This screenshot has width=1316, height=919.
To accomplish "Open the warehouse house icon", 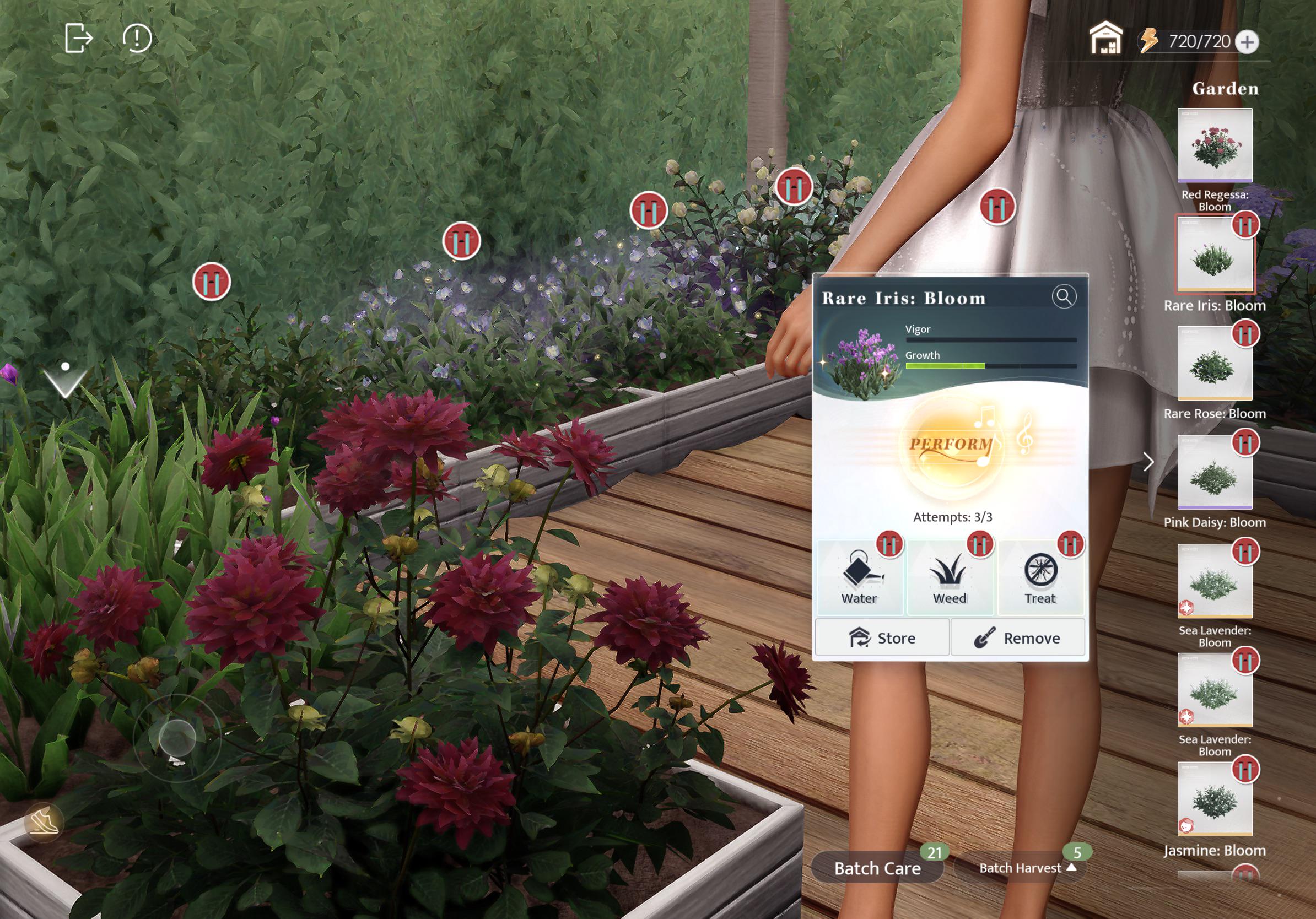I will click(x=1105, y=39).
